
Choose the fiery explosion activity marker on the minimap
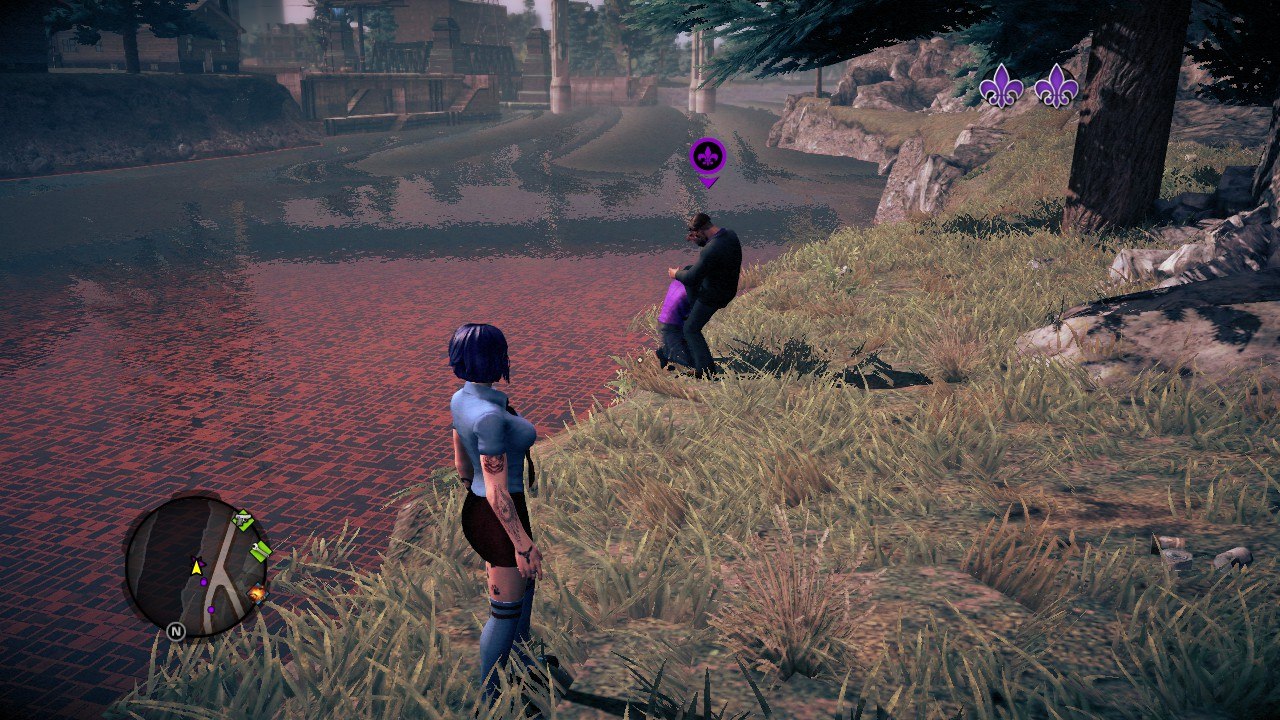[x=257, y=593]
